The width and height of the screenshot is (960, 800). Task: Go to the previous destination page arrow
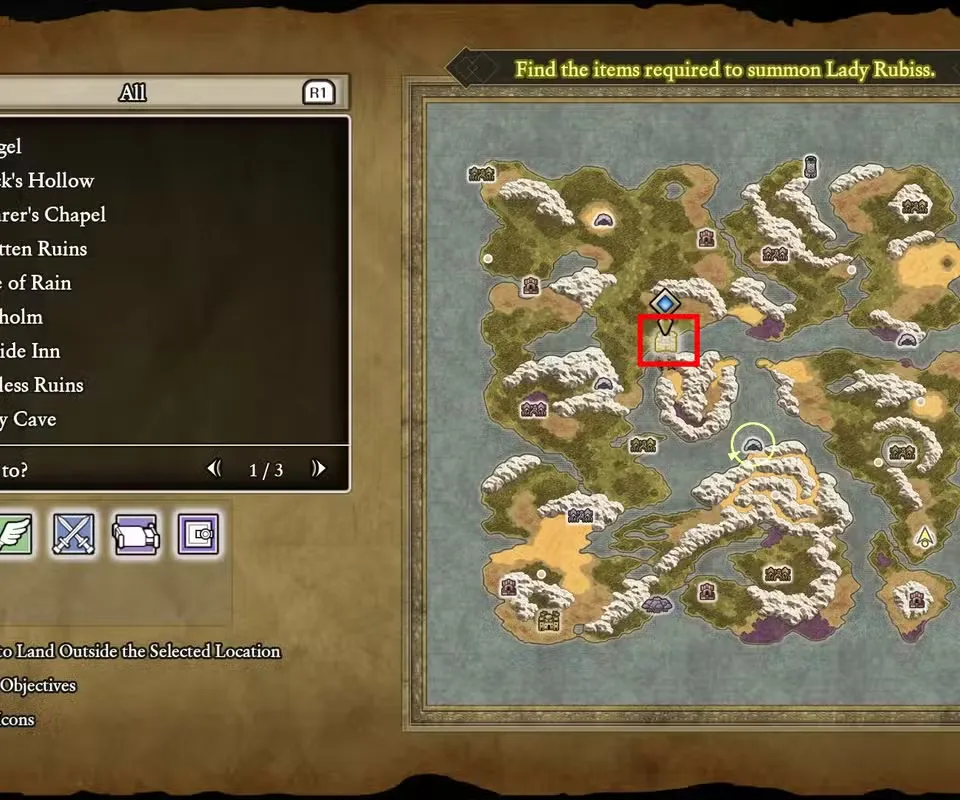(x=214, y=468)
